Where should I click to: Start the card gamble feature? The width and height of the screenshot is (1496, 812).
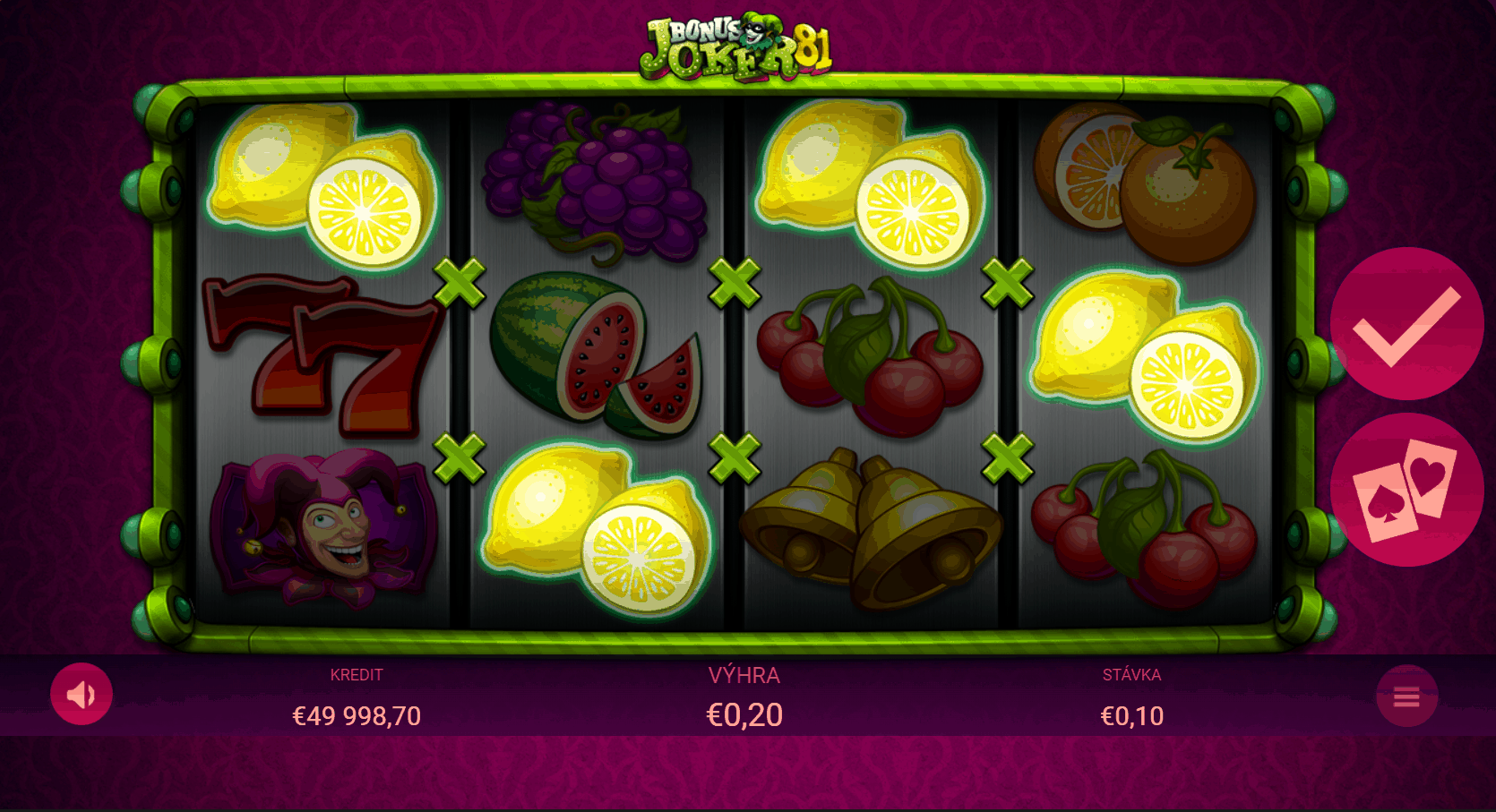pos(1406,490)
